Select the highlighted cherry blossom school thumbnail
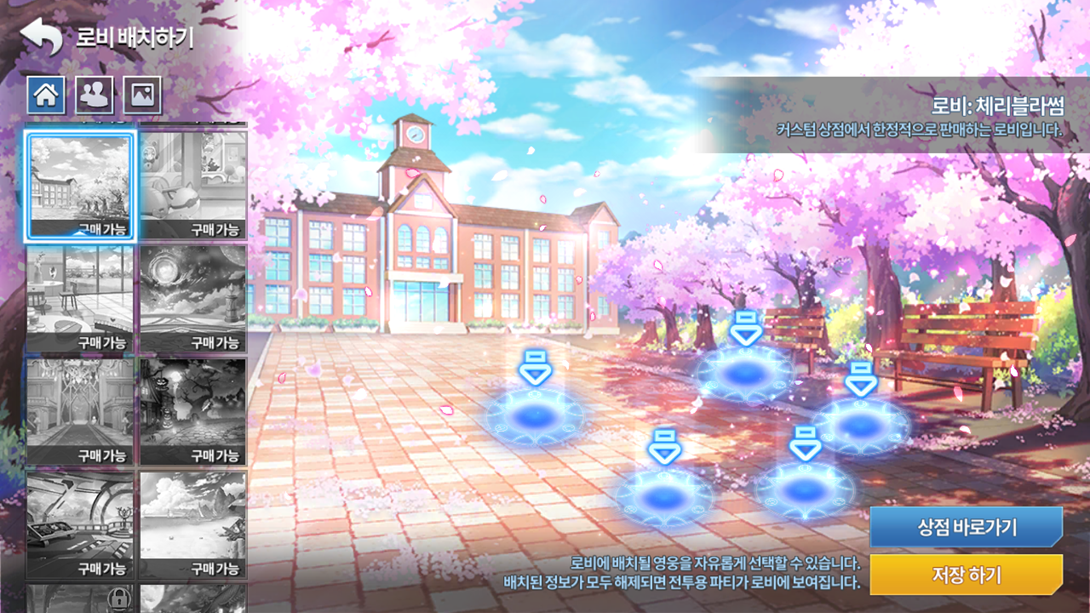Screen dimensions: 1090x613 pos(80,186)
